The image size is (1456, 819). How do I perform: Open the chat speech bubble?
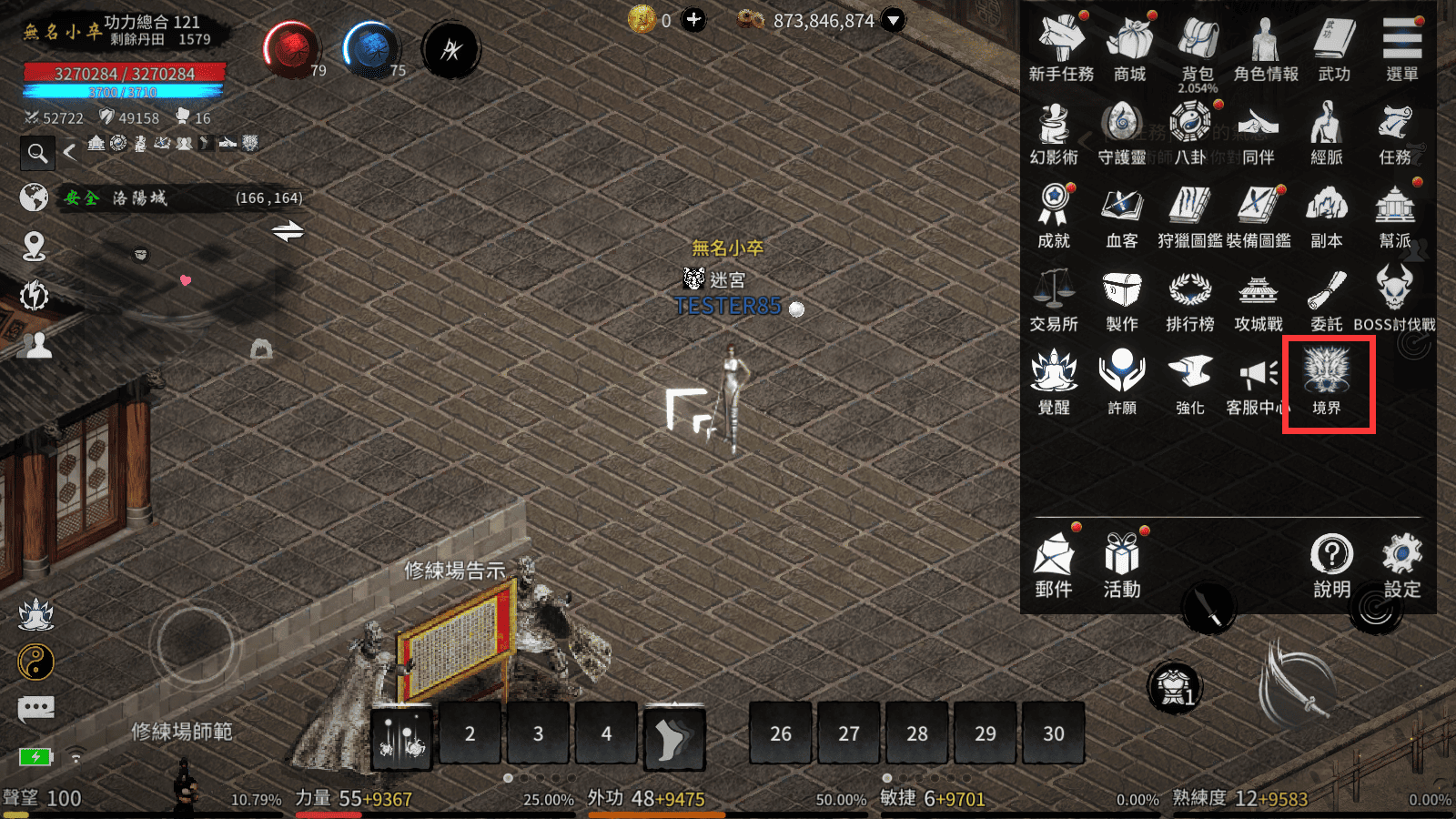[x=36, y=708]
